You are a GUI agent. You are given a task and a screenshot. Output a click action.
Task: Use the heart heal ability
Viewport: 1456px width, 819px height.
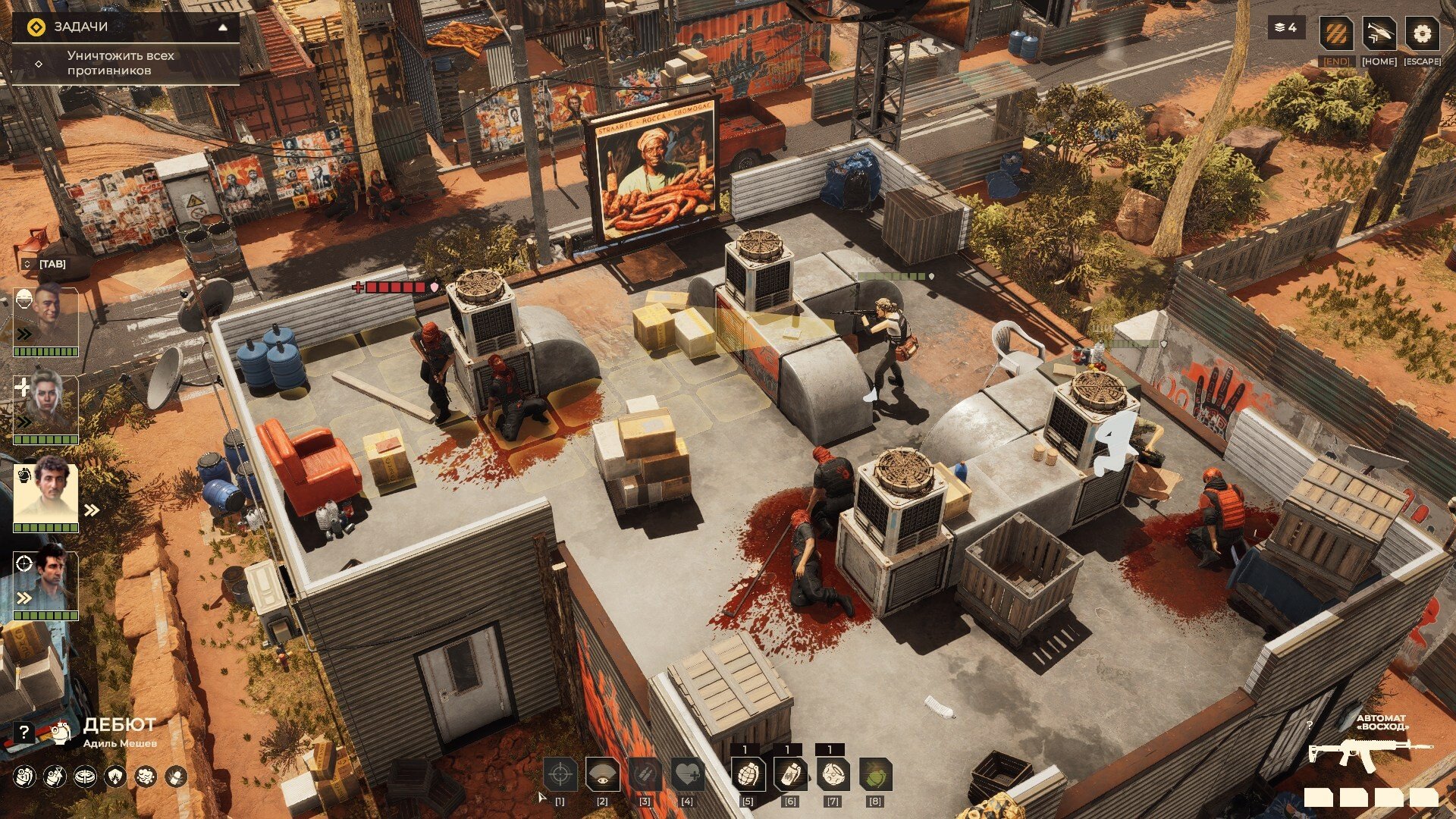[x=687, y=775]
